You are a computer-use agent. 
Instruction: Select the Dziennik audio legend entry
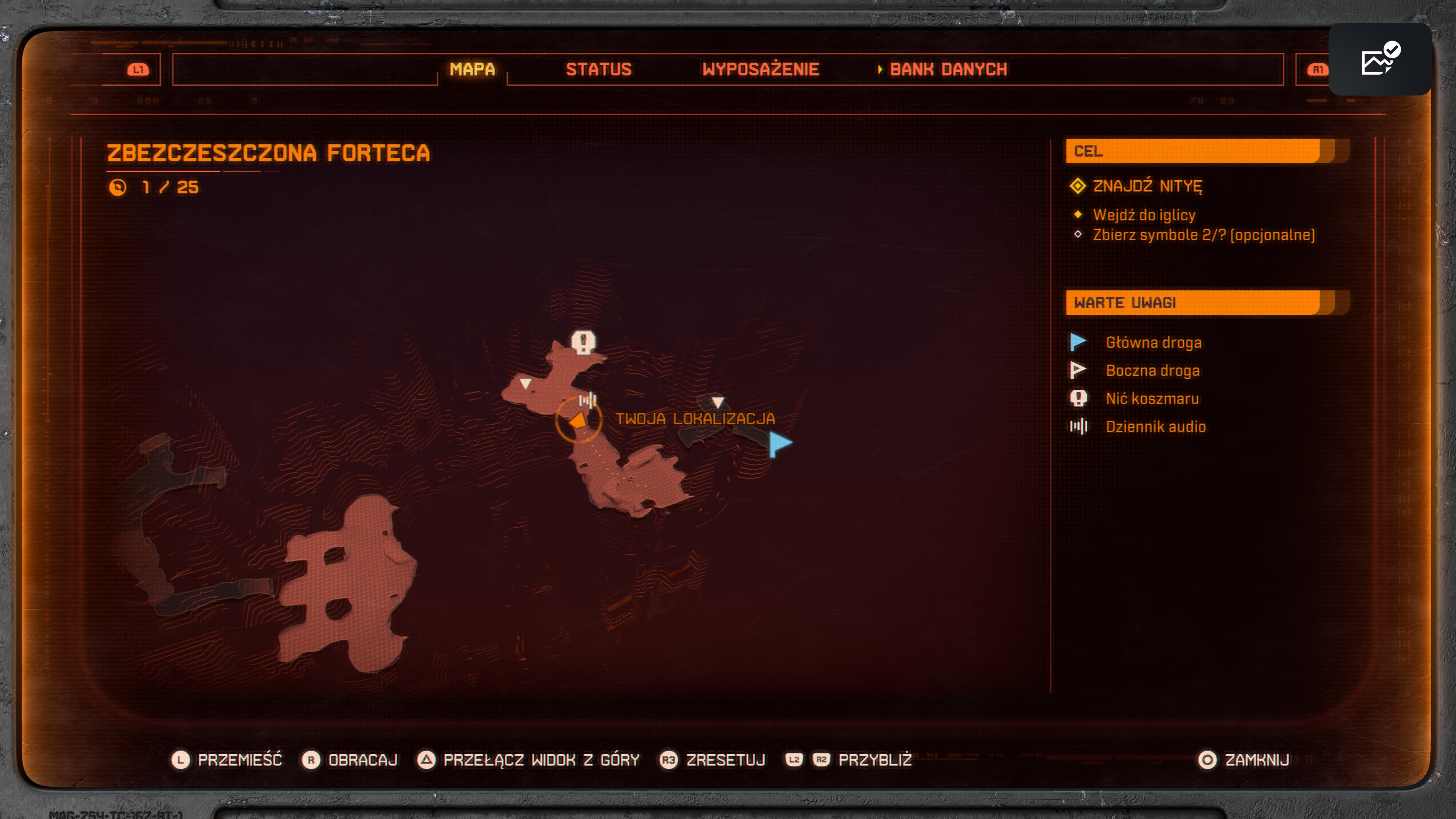(x=1155, y=427)
